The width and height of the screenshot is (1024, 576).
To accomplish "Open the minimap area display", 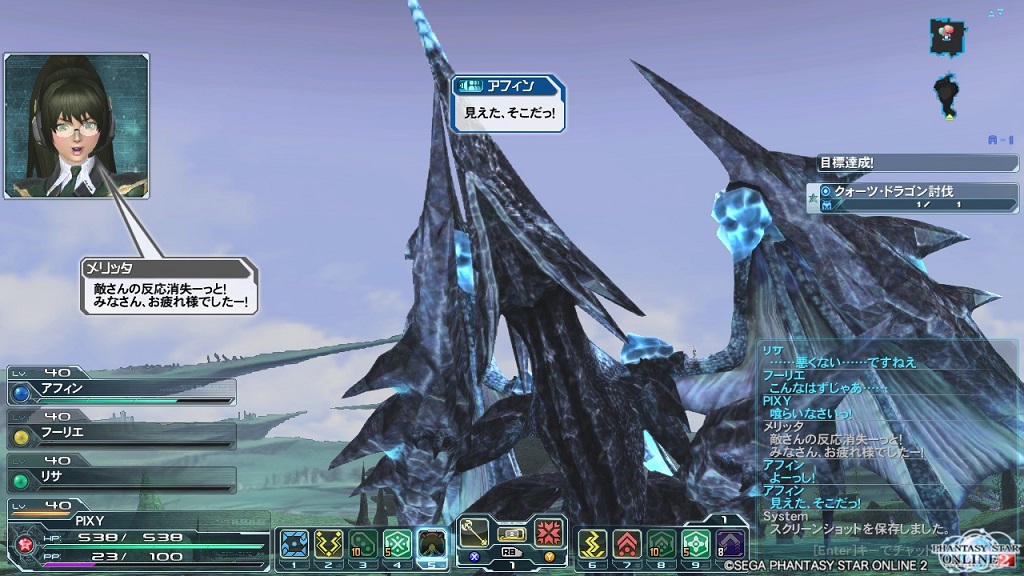I will pyautogui.click(x=947, y=70).
